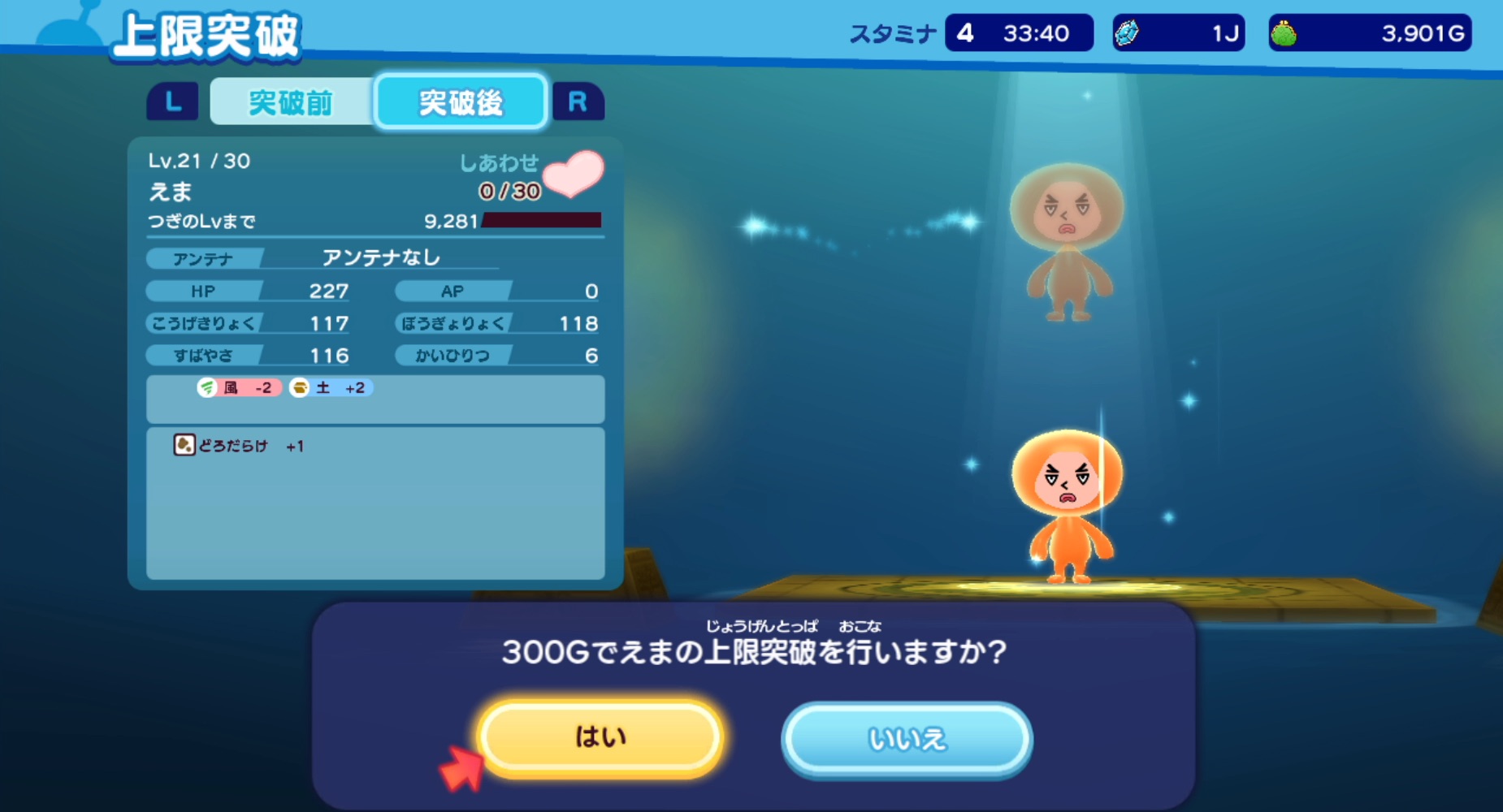
Task: Click the faded preview character above
Action: pos(1068,235)
